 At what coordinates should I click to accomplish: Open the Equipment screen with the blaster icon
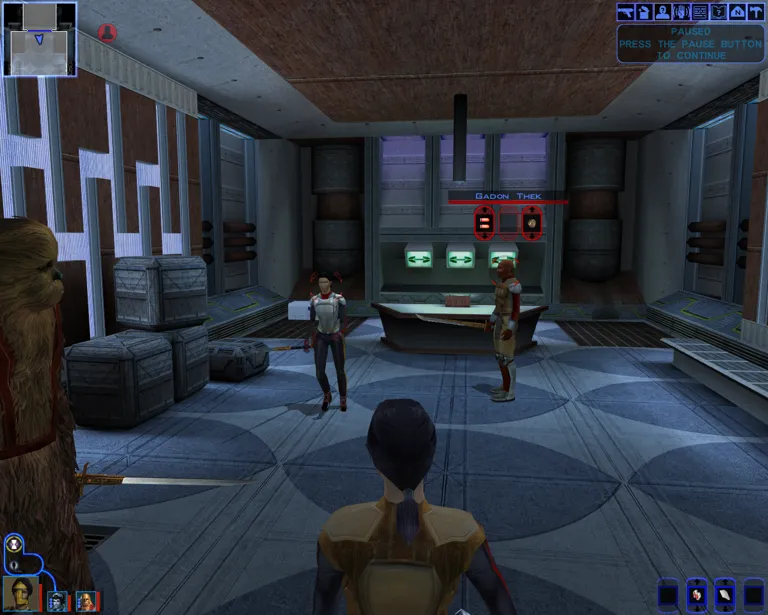click(626, 12)
